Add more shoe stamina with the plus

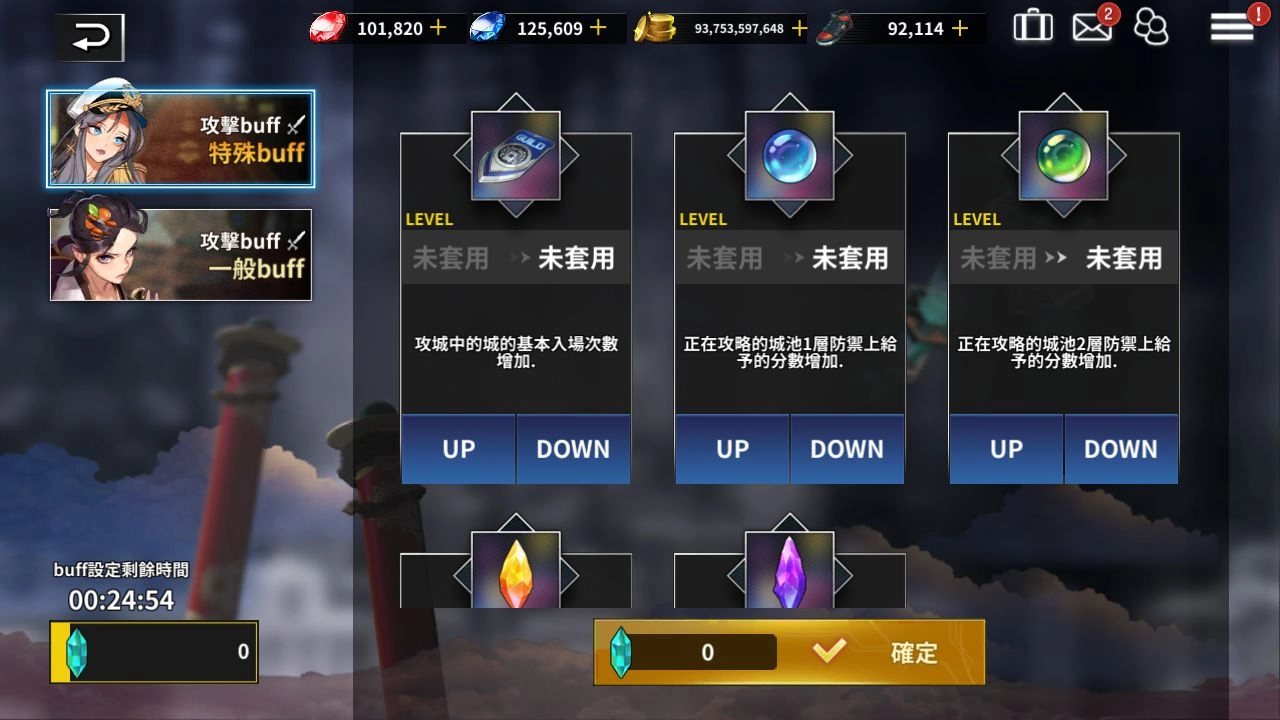(x=960, y=28)
